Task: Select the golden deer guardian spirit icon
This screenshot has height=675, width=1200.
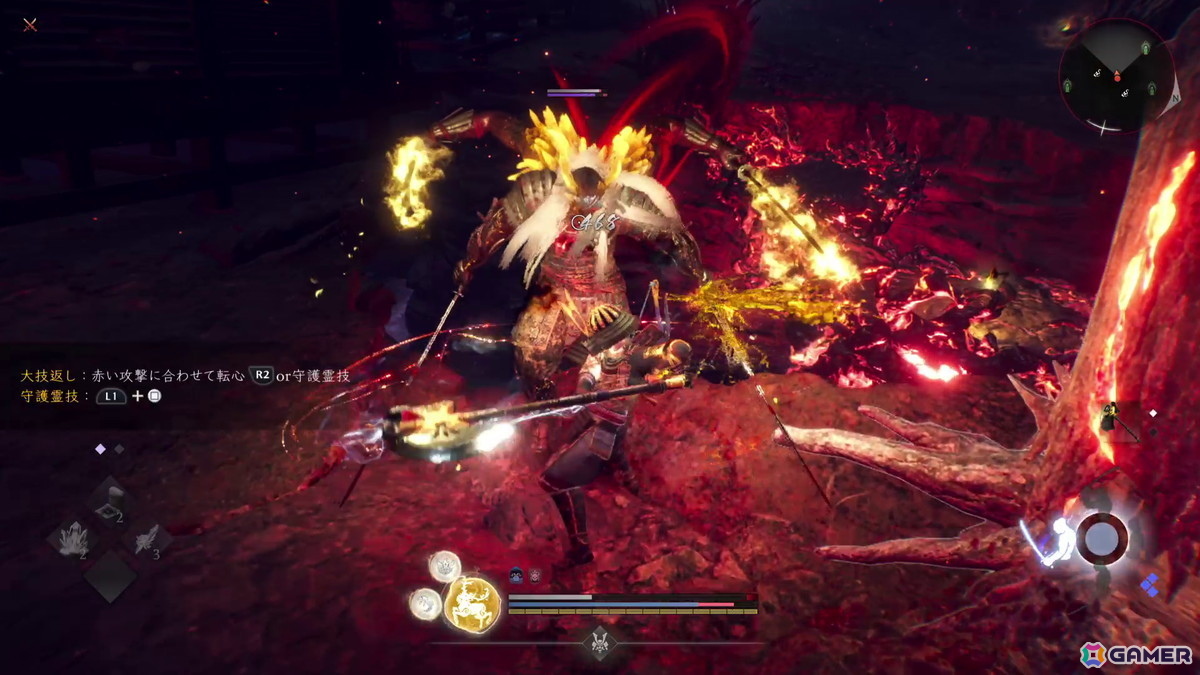Action: tap(472, 603)
